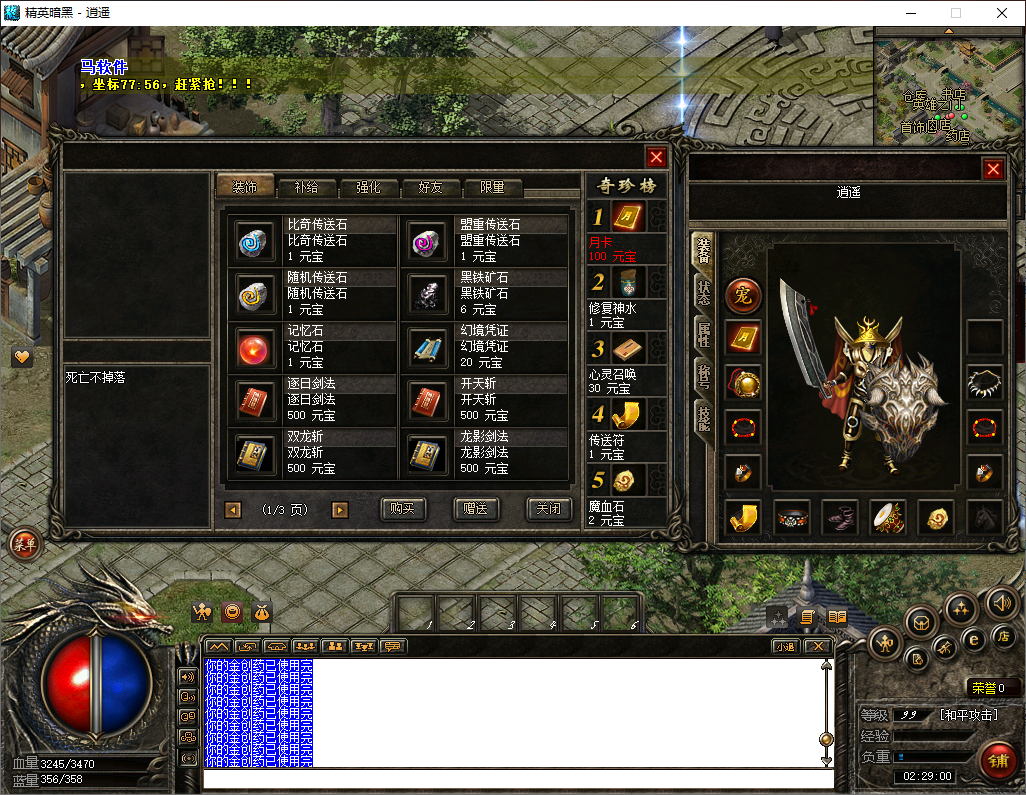Go to next shop page arrow

(340, 510)
